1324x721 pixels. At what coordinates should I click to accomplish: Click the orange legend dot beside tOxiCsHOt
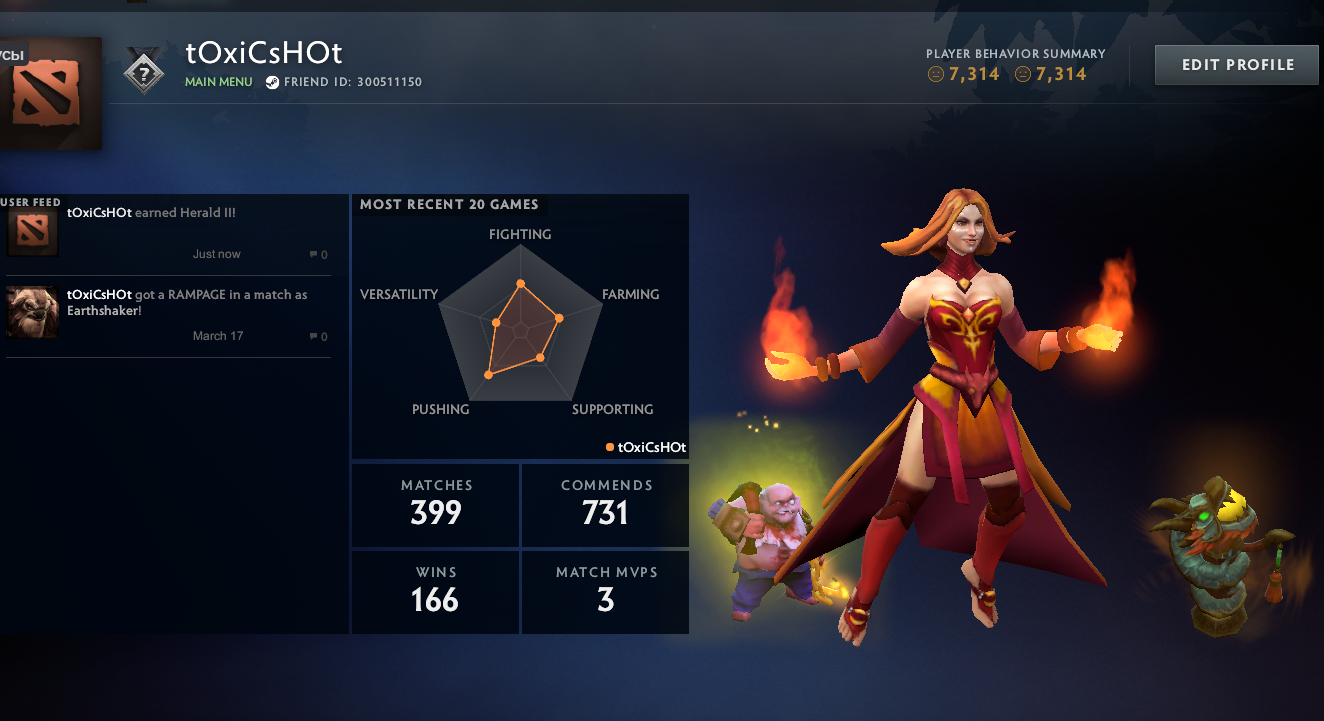(608, 447)
